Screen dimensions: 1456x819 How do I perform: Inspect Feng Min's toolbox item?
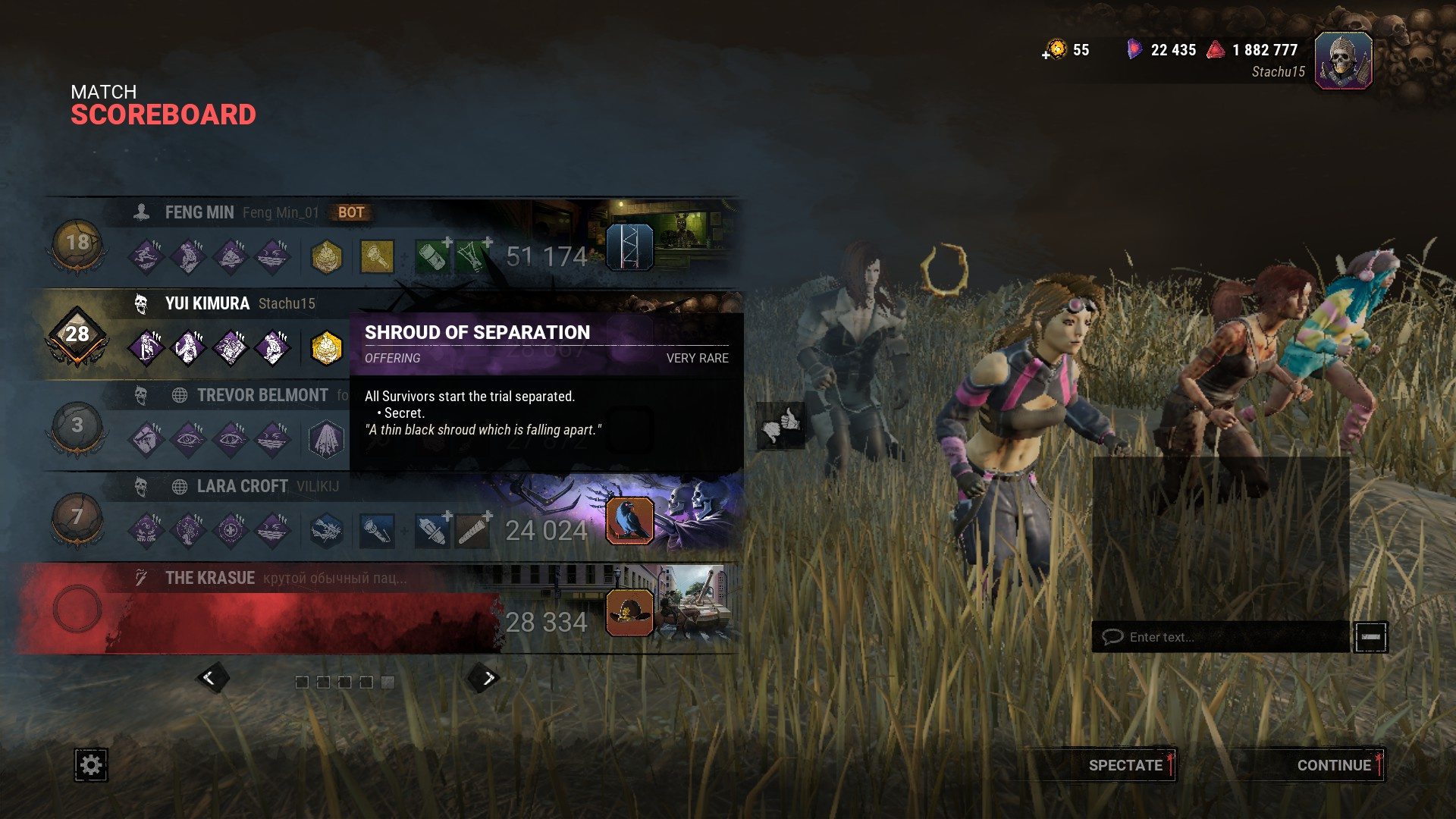(x=376, y=257)
